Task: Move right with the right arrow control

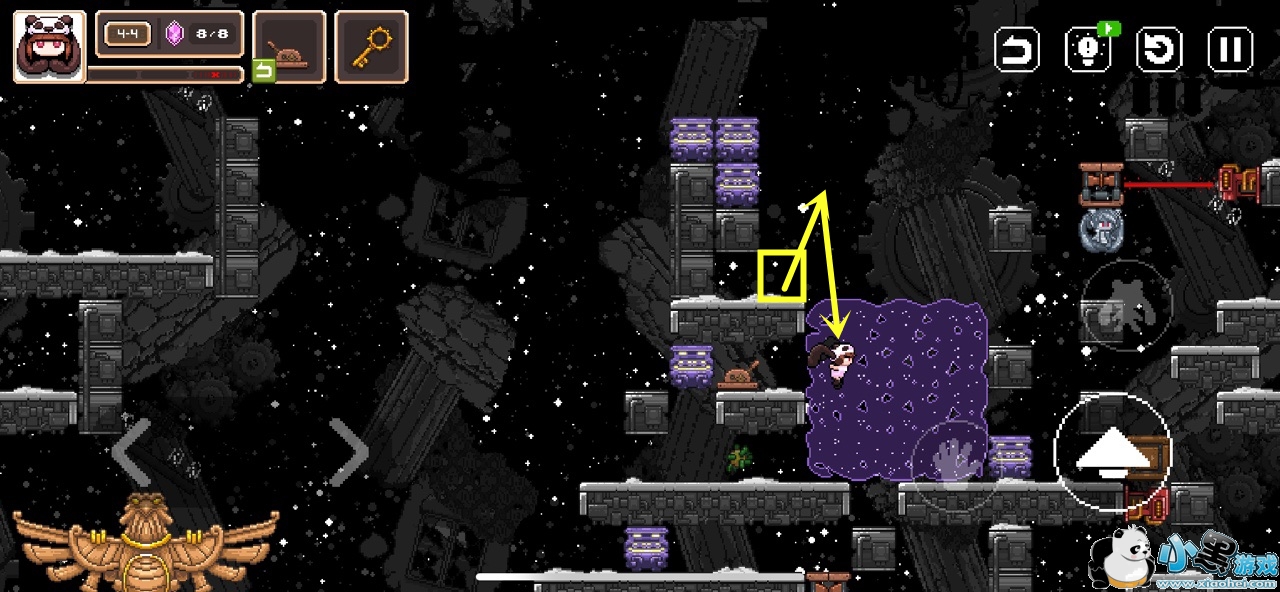Action: point(349,452)
